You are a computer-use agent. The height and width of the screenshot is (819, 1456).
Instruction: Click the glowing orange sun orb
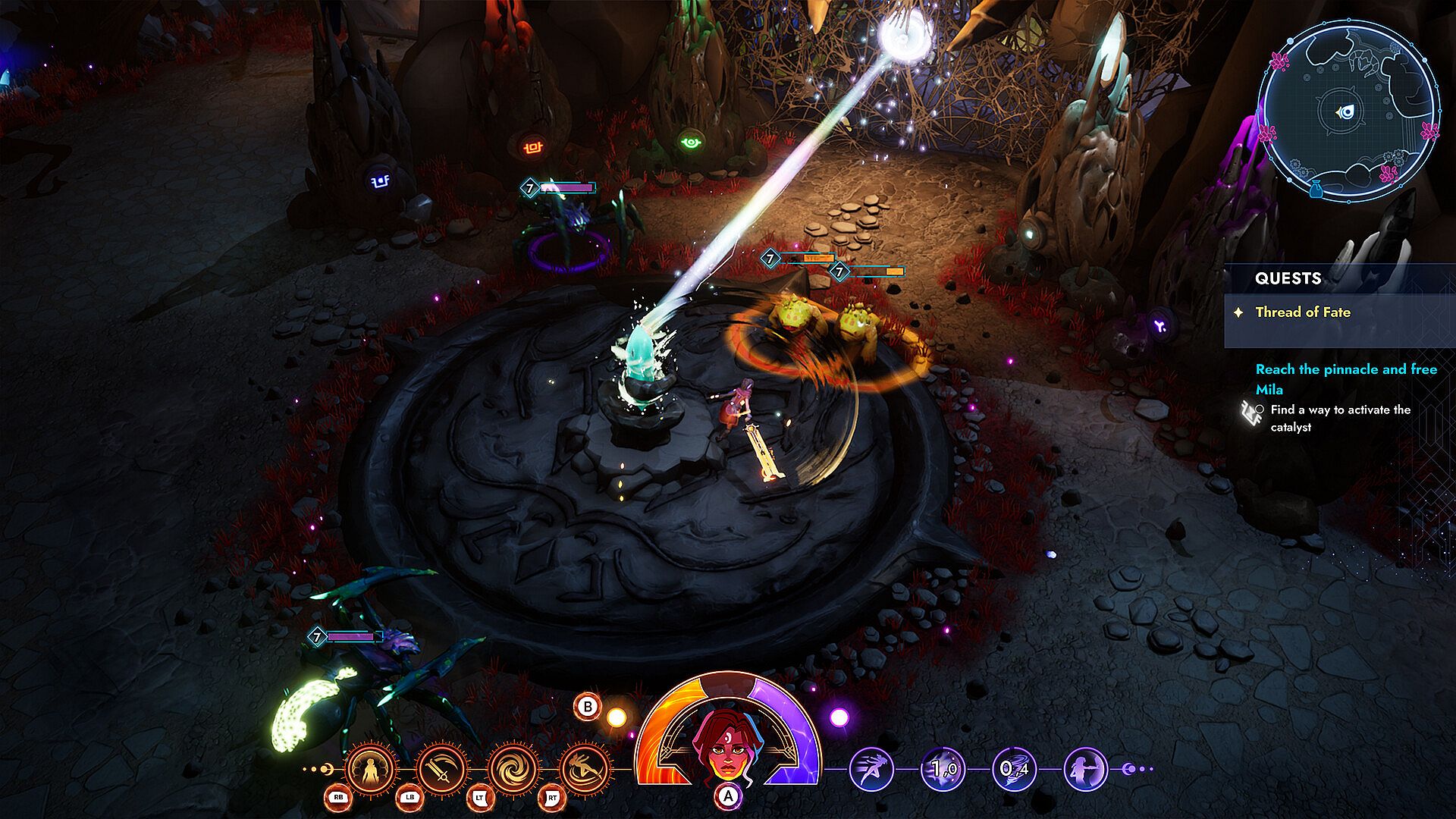point(617,717)
